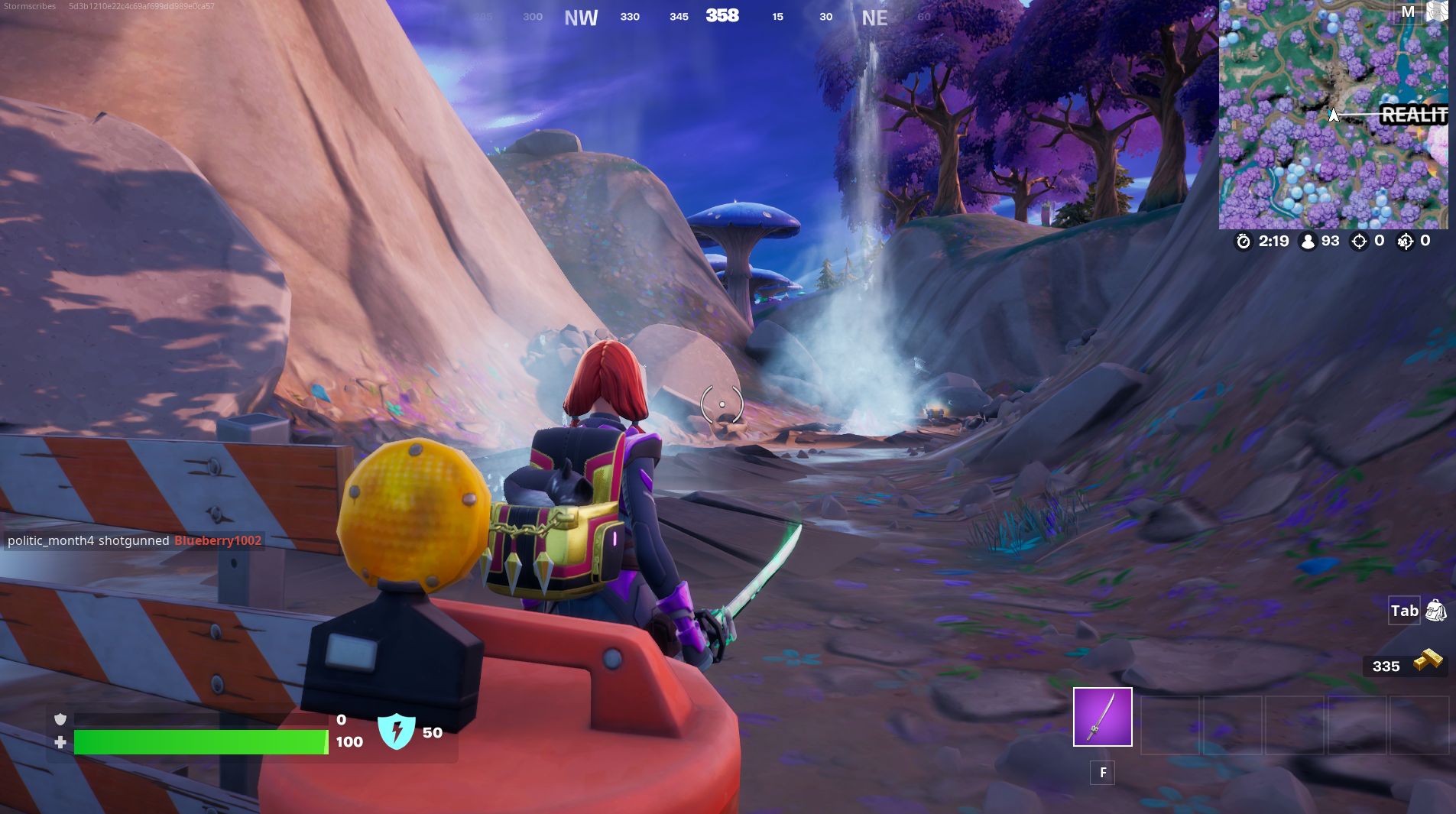
Task: Click the squad assists target icon
Action: pyautogui.click(x=1406, y=241)
